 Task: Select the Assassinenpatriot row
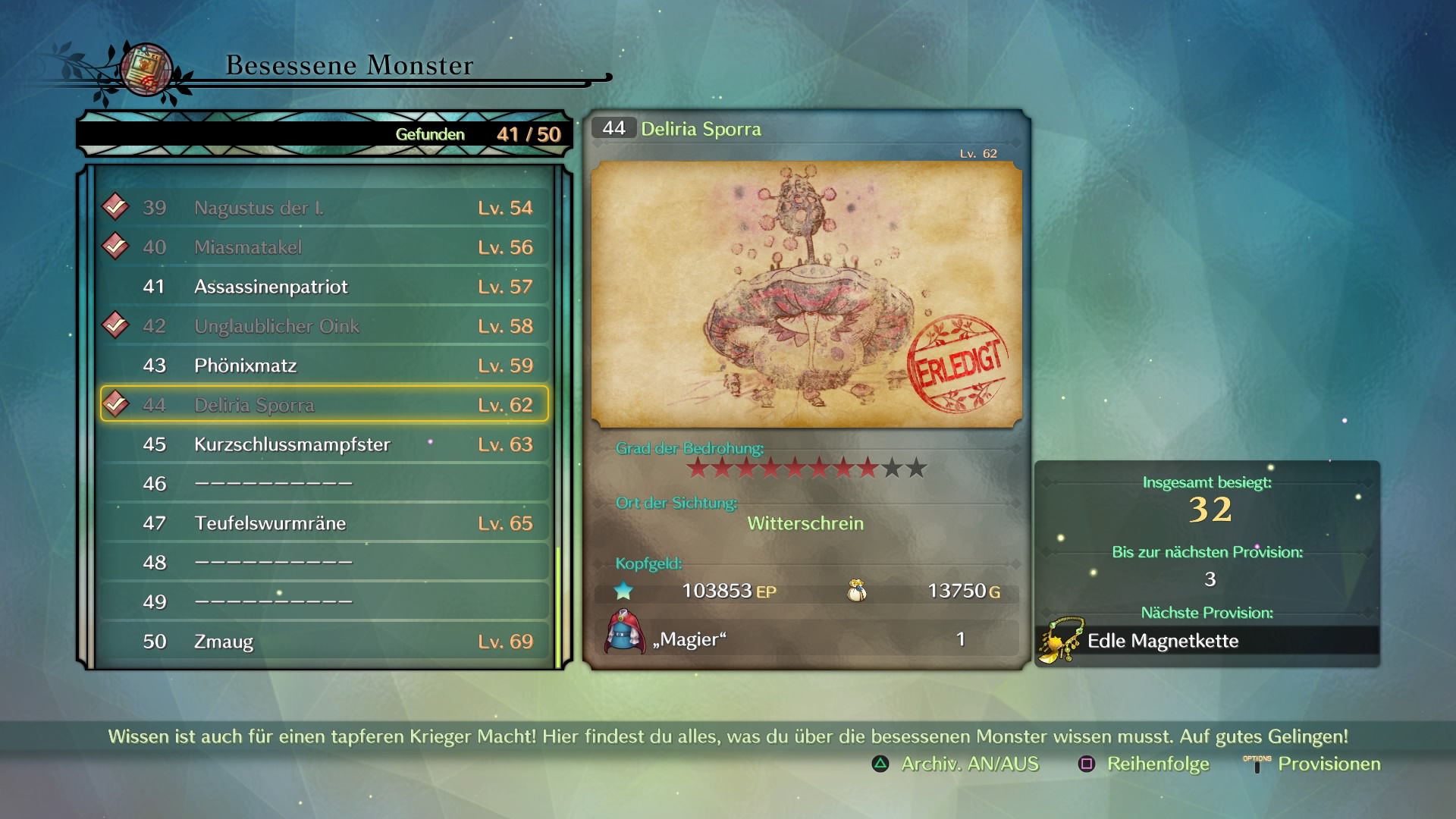pos(324,287)
